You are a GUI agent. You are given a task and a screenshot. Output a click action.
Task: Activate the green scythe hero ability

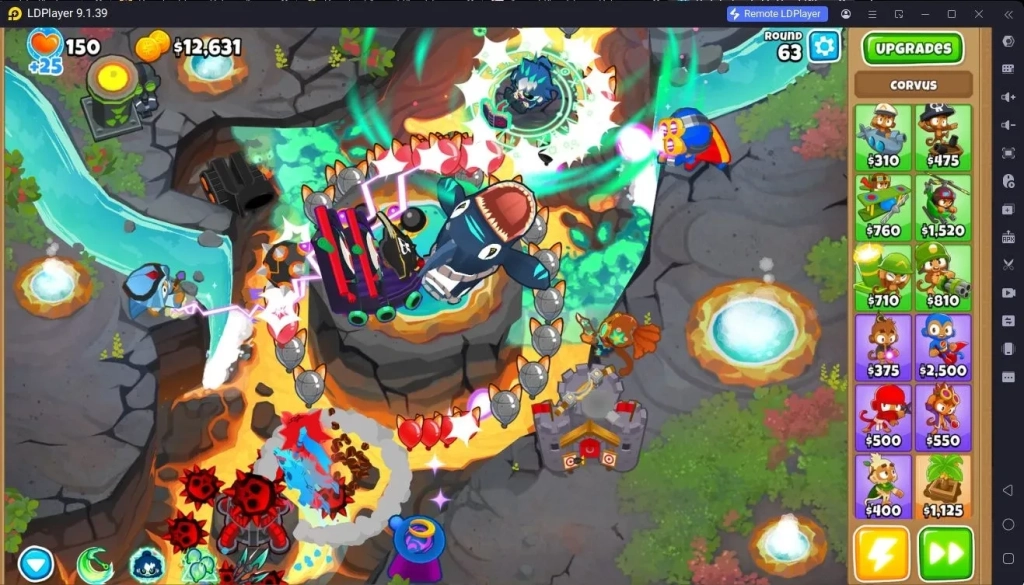(94, 566)
